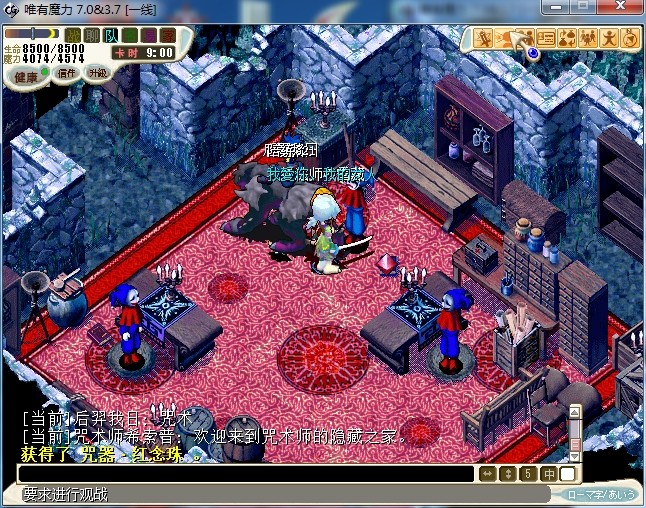Screen dimensions: 646x508
Task: Switch to the 聊 chat channel tab
Action: coord(92,36)
